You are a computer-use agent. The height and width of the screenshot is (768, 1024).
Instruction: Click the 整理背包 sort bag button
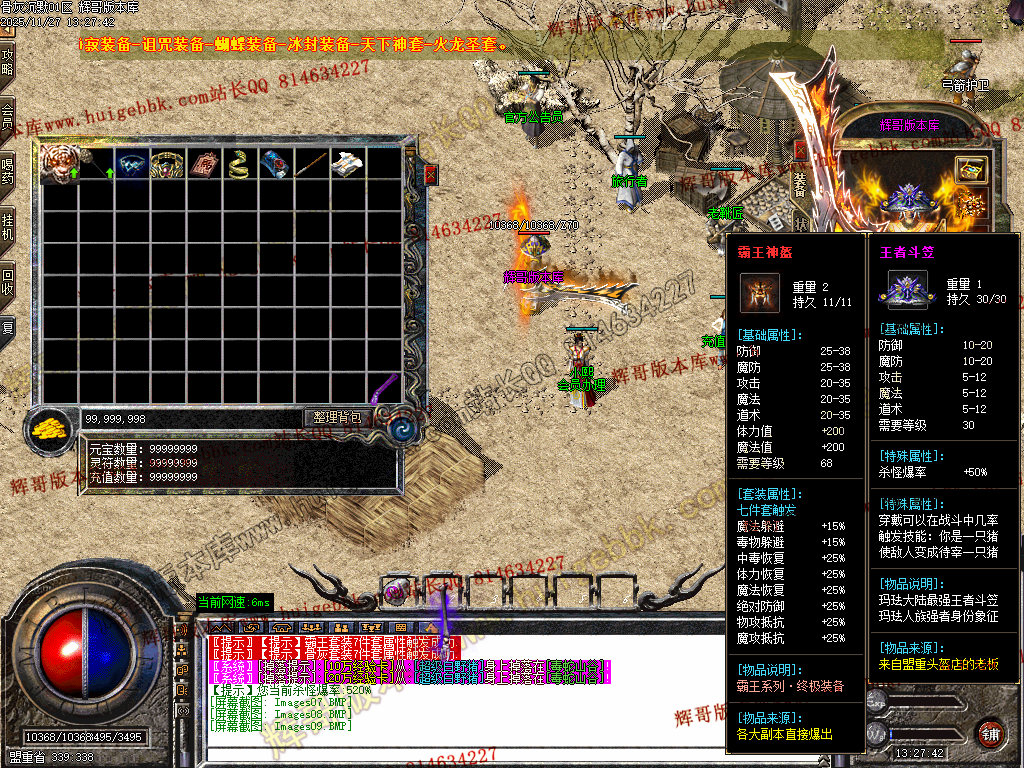click(339, 417)
